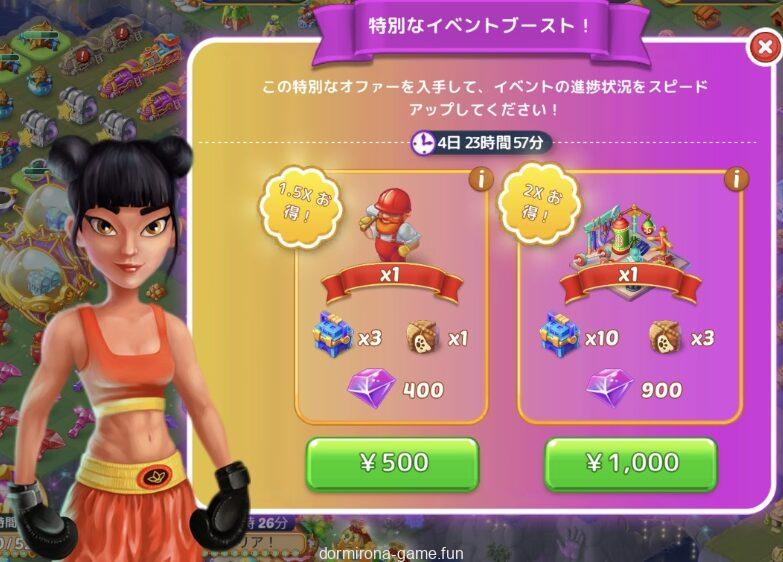
Task: Purchase the ¥1,000 offer
Action: coord(630,463)
